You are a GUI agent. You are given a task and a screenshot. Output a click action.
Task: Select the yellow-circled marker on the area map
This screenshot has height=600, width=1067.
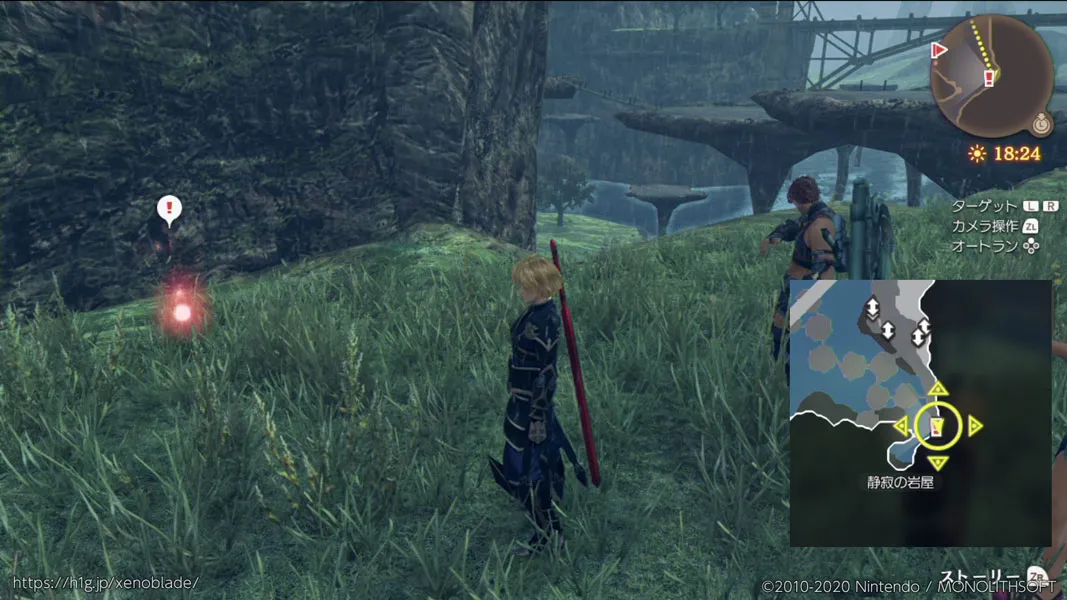point(937,427)
